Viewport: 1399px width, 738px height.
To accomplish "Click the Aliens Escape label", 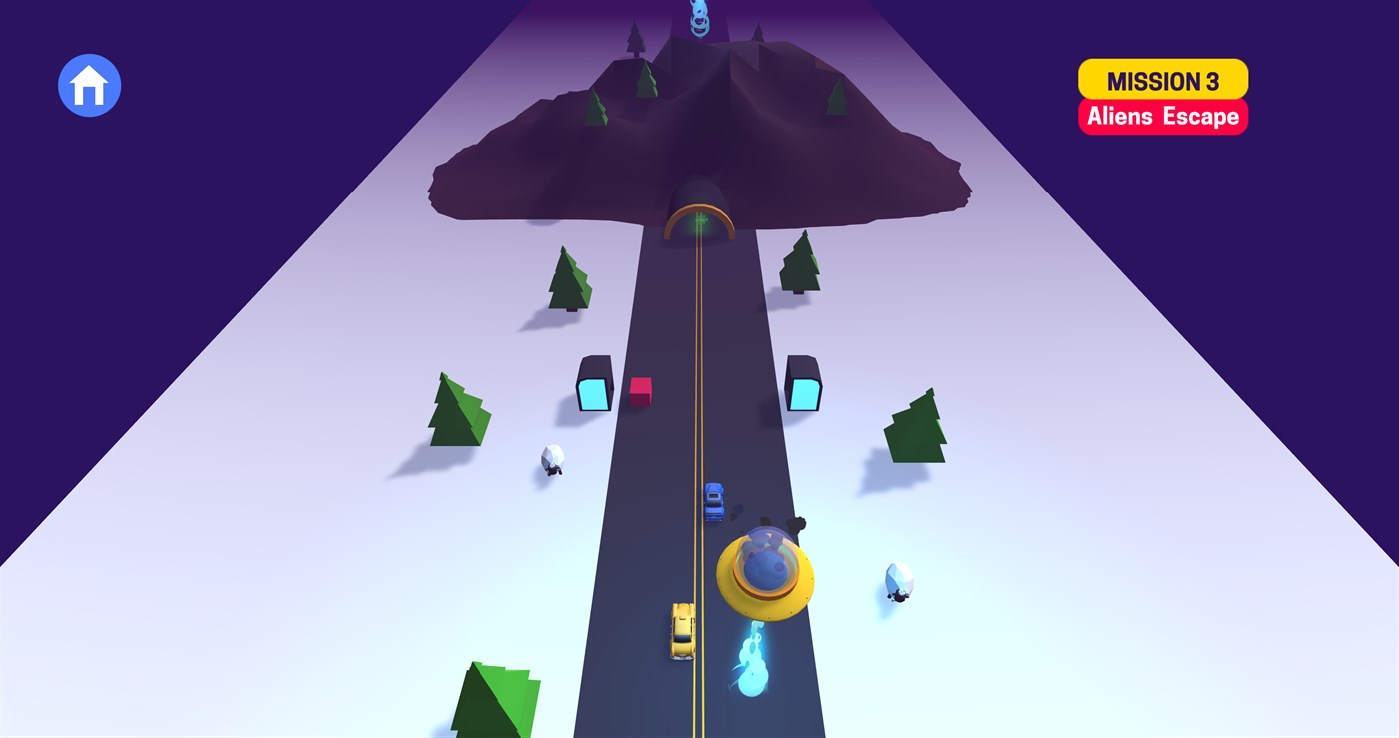I will click(1162, 116).
